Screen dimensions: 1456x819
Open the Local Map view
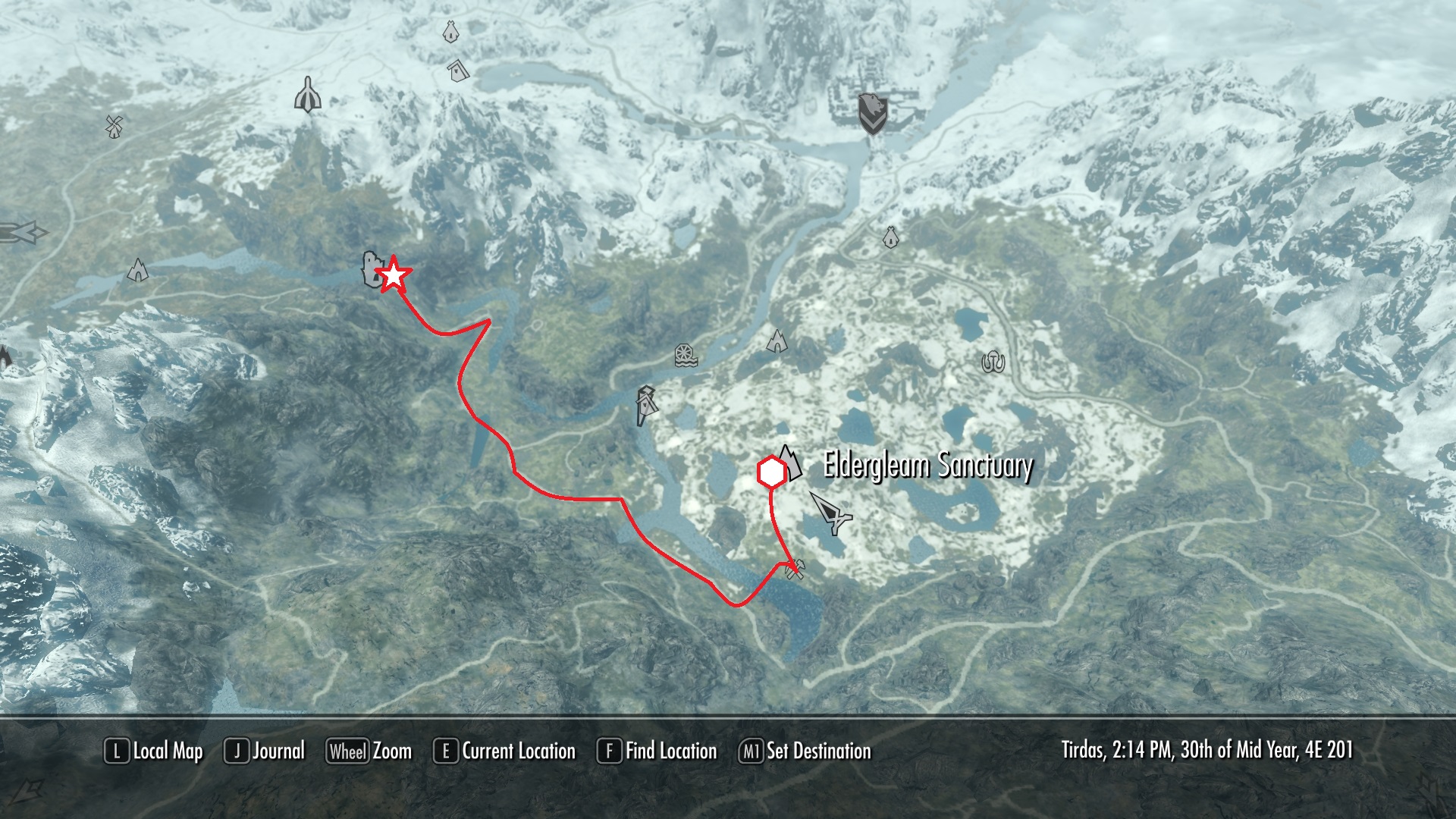(154, 752)
